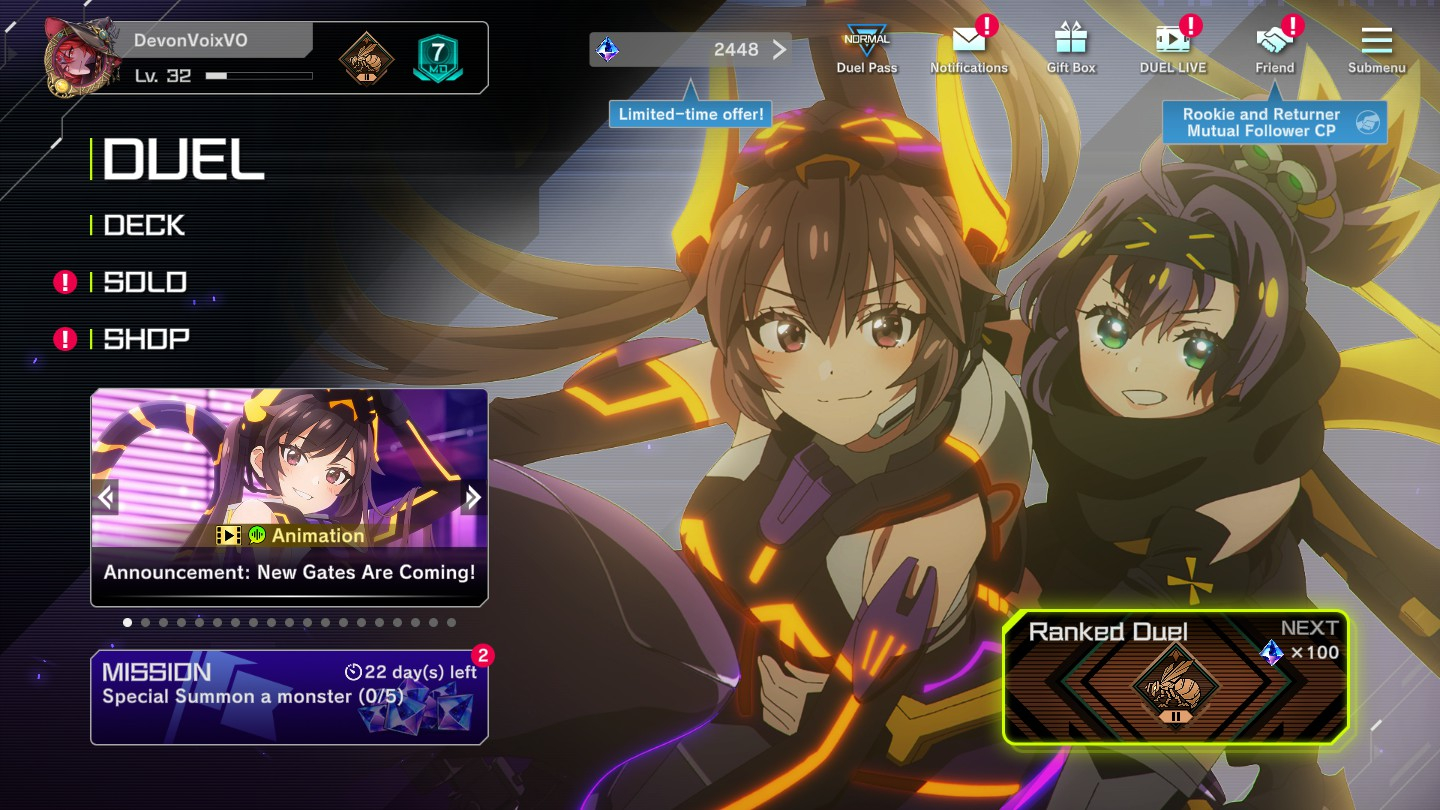The height and width of the screenshot is (810, 1440).
Task: Open the MISSION panel
Action: 289,697
